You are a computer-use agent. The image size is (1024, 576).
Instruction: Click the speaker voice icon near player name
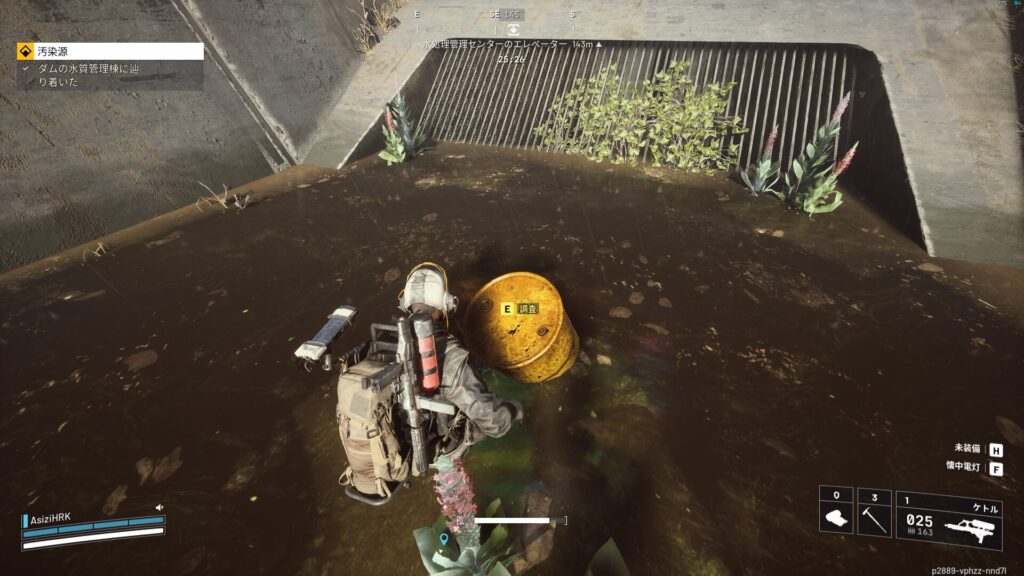pos(158,508)
